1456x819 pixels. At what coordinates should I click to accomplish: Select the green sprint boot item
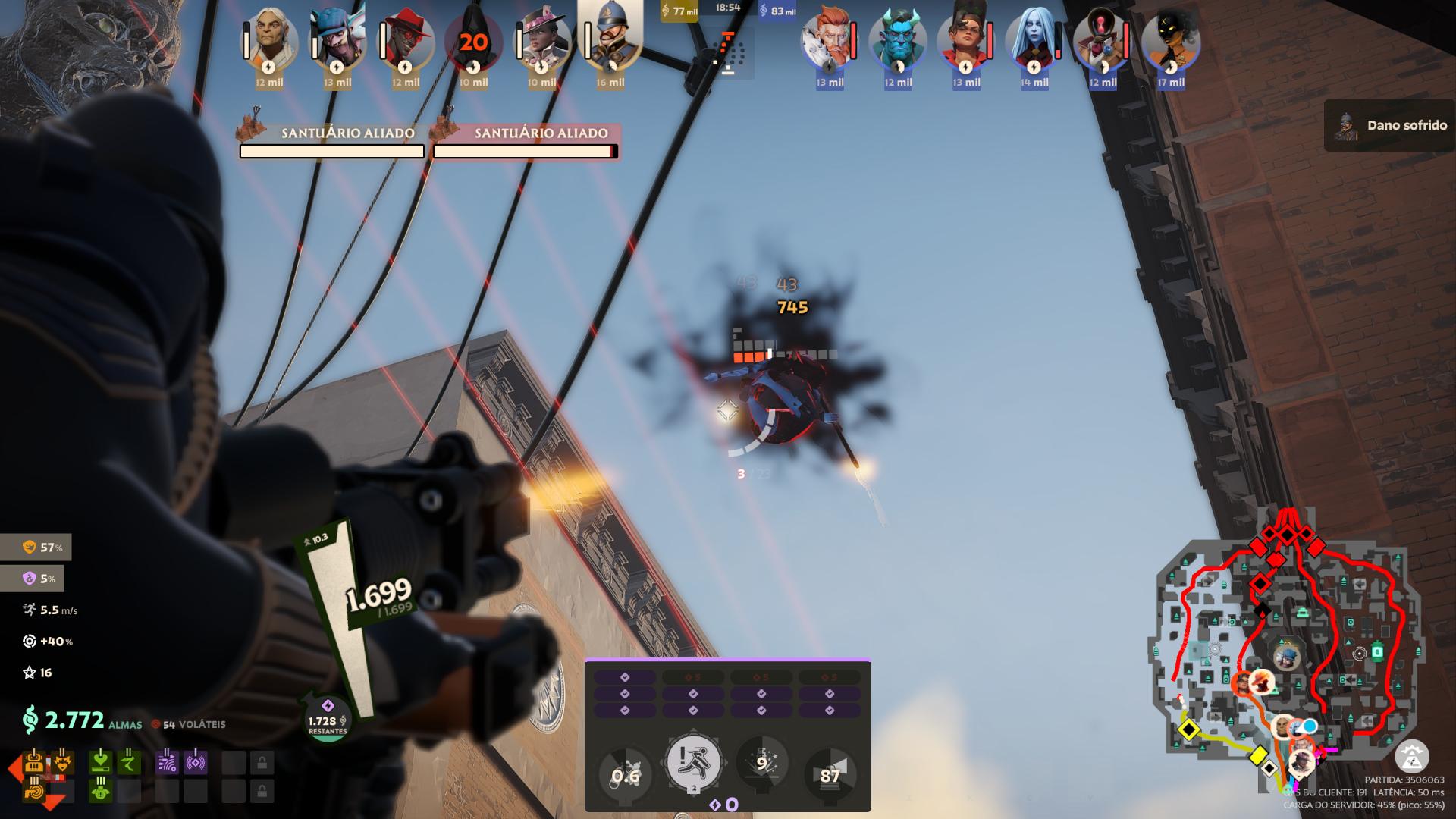[x=130, y=762]
